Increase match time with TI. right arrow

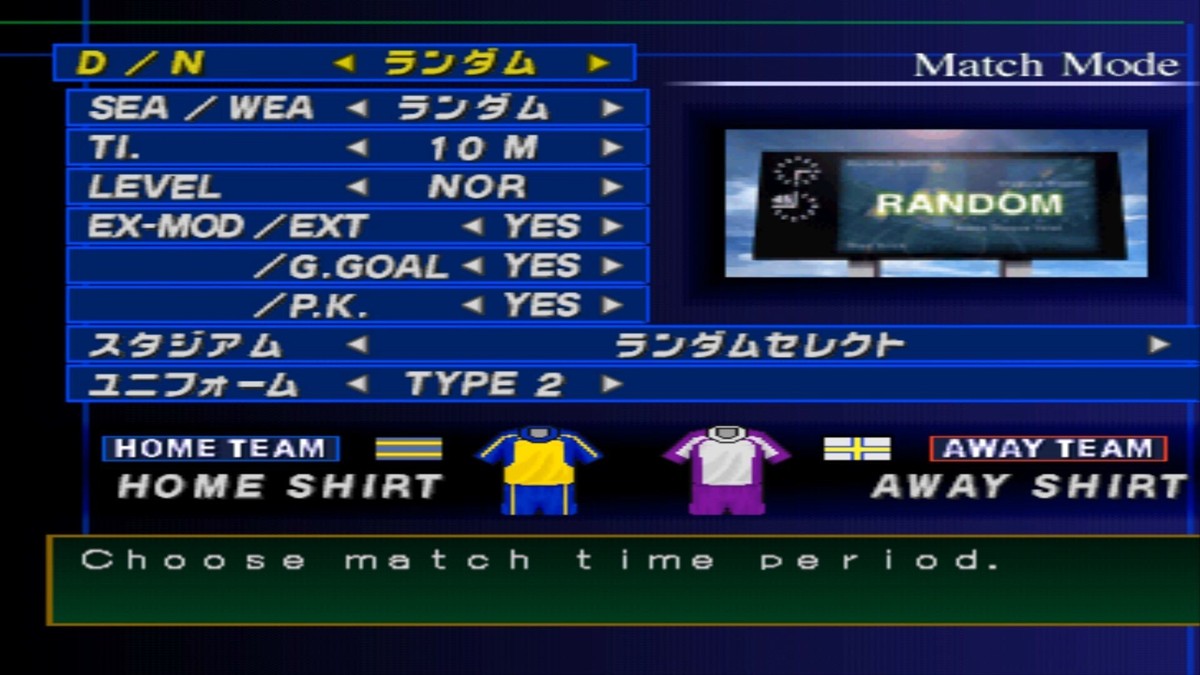coord(612,148)
